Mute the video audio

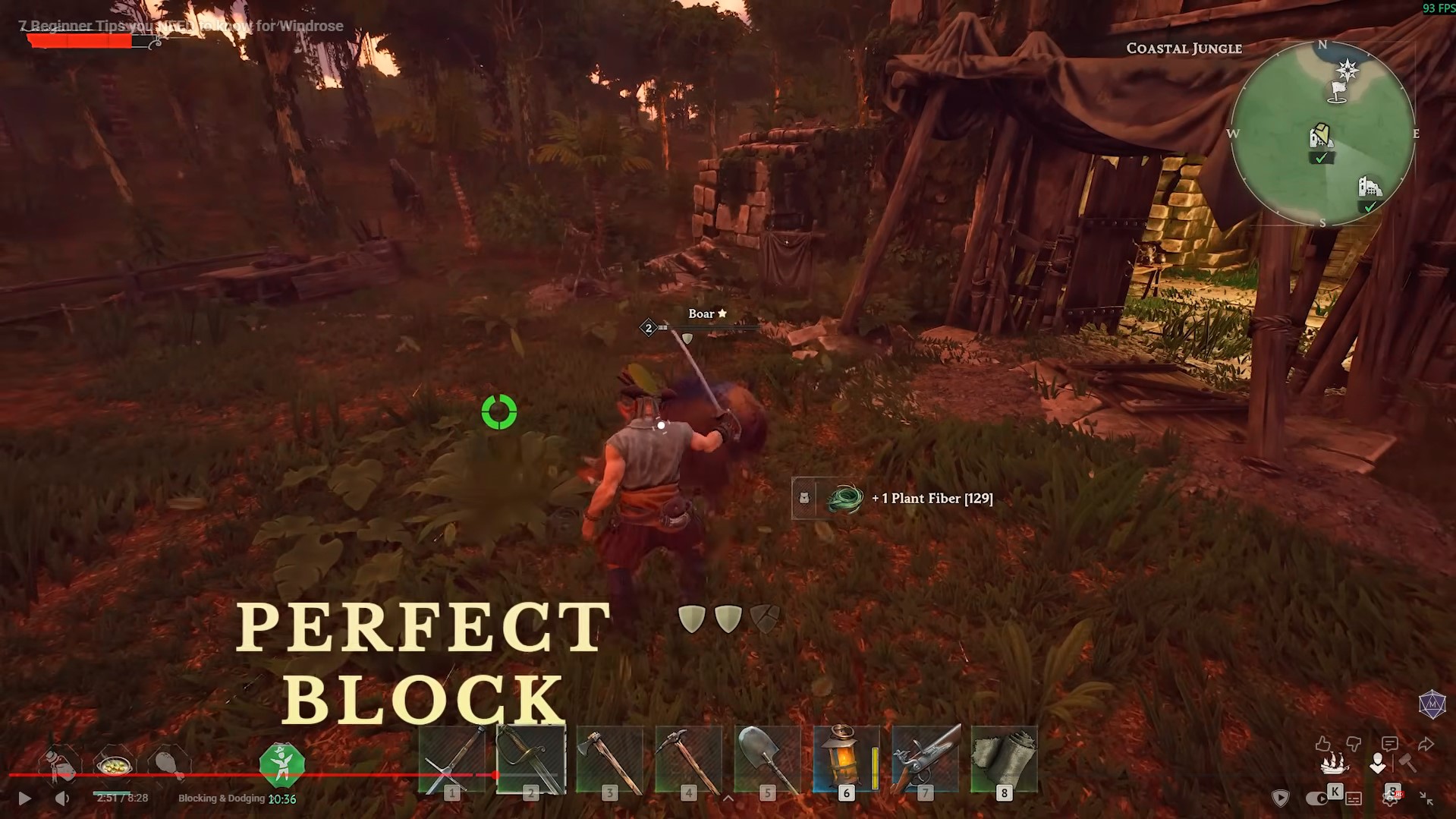coord(62,799)
